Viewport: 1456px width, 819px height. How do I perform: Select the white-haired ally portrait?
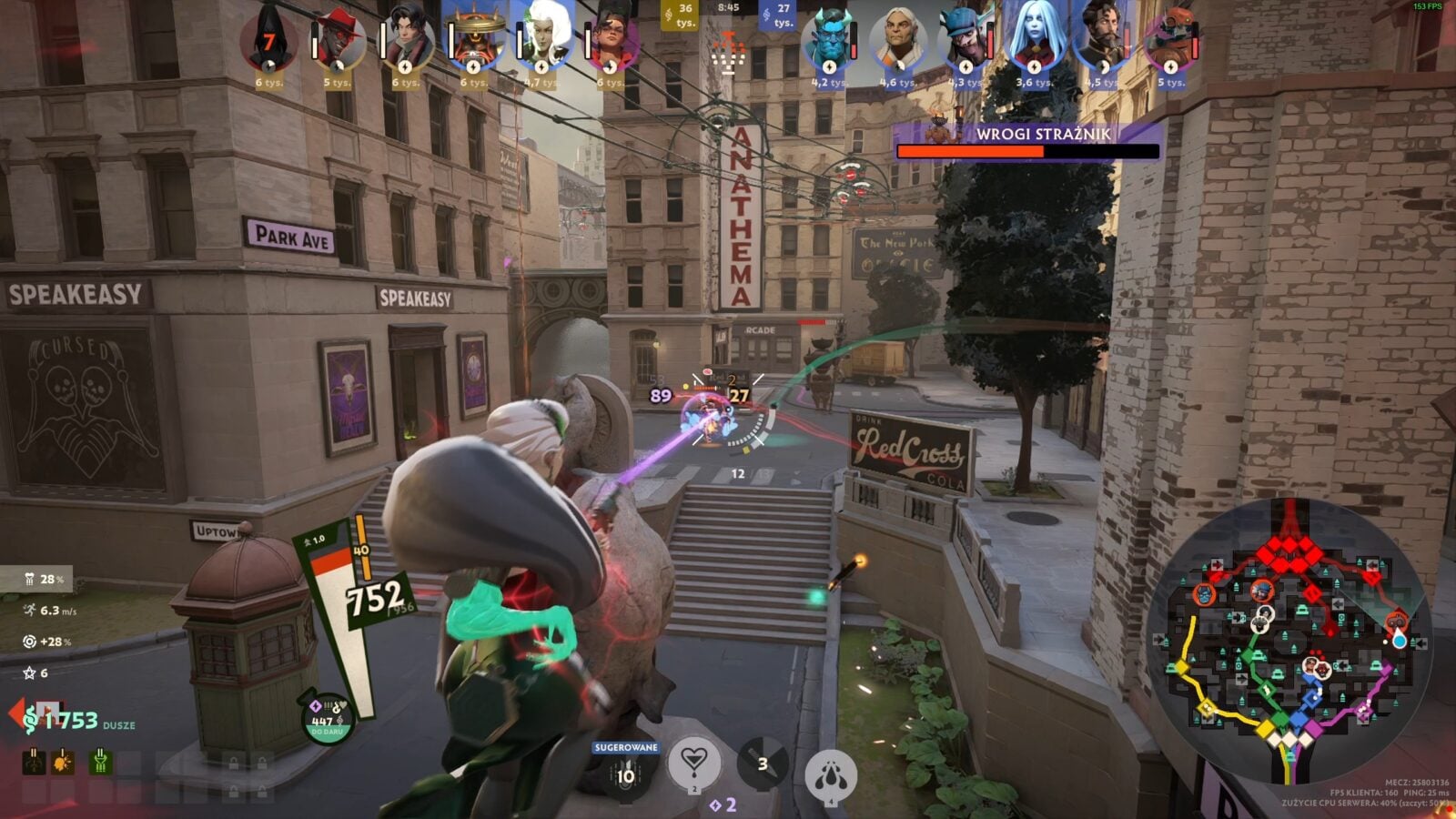click(542, 39)
